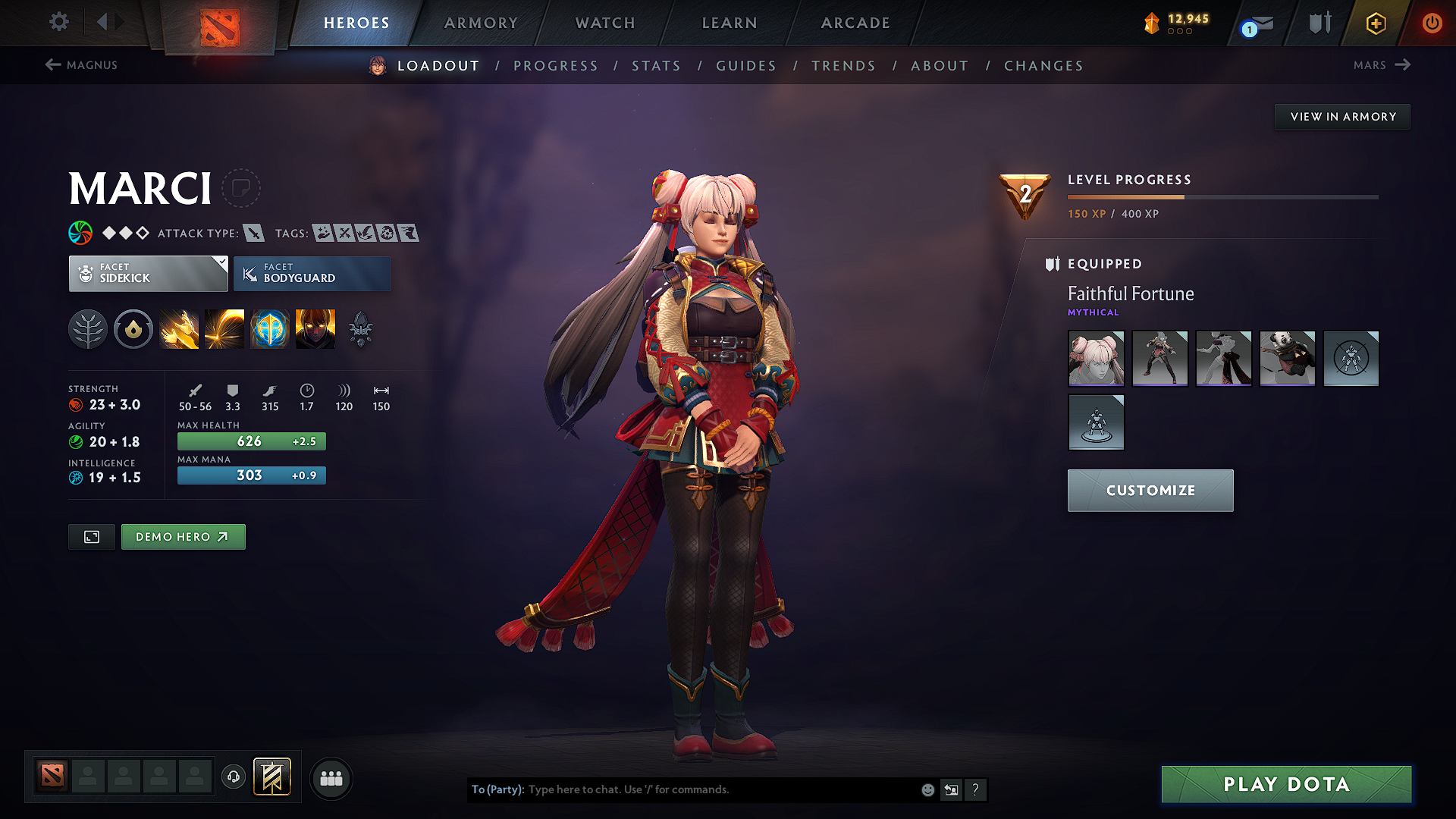Screen dimensions: 1456x819
Task: Toggle the hero portrait view button
Action: point(91,536)
